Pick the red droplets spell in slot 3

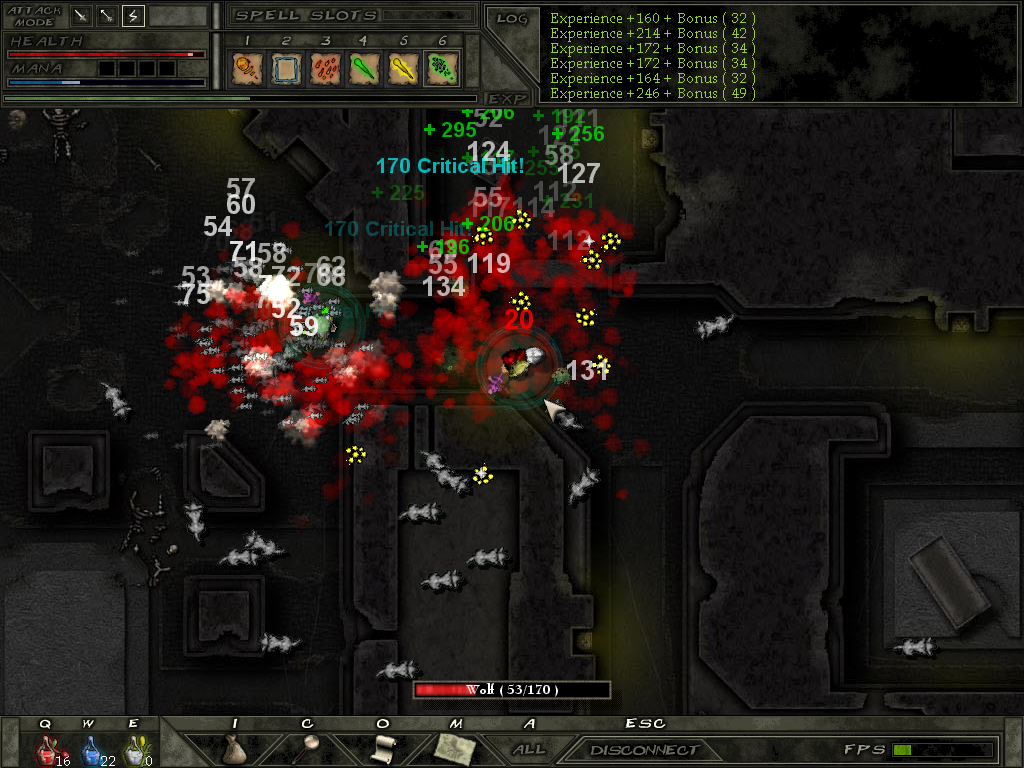tap(324, 68)
